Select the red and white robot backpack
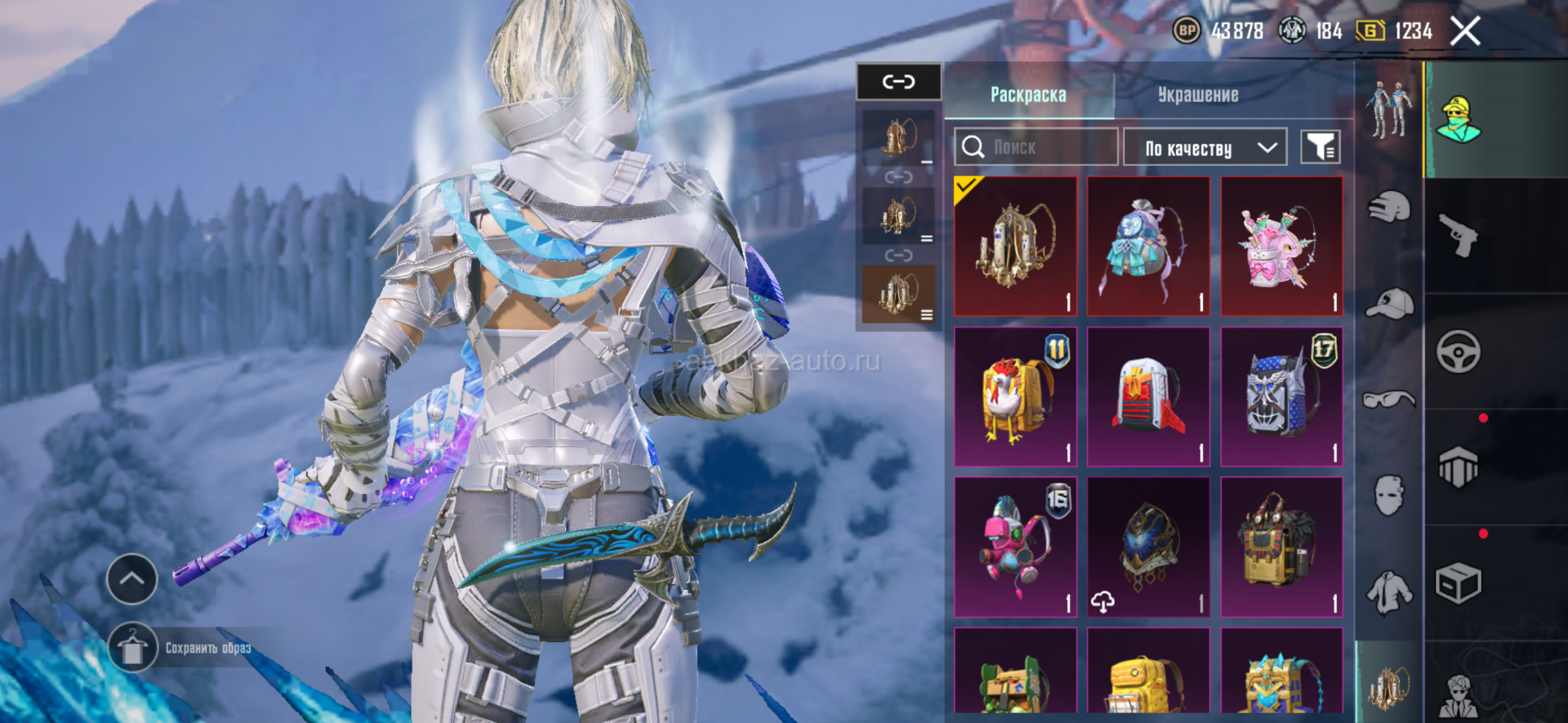The height and width of the screenshot is (723, 1568). click(x=1148, y=397)
